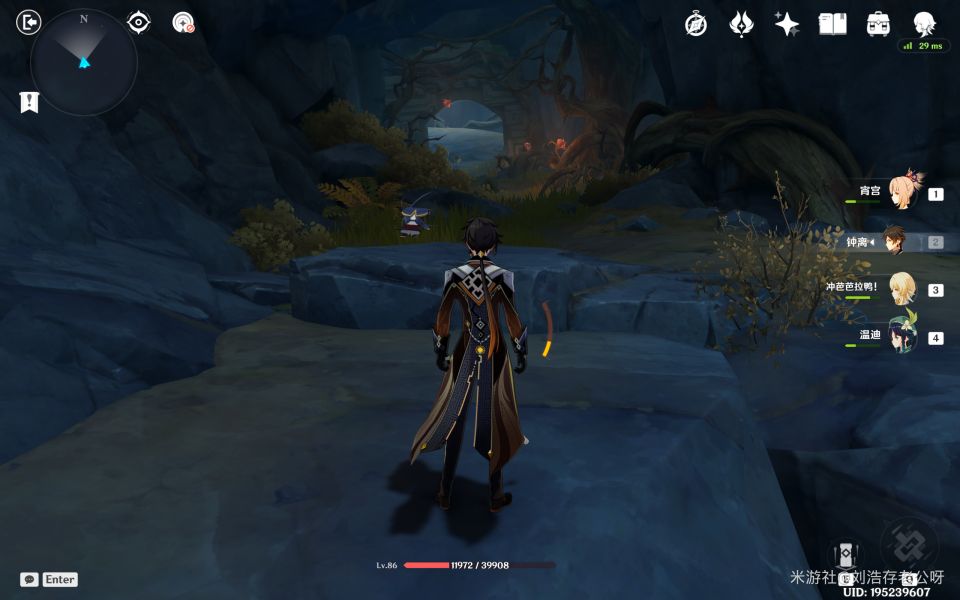
Task: Open the quest bookmark icon
Action: (29, 101)
